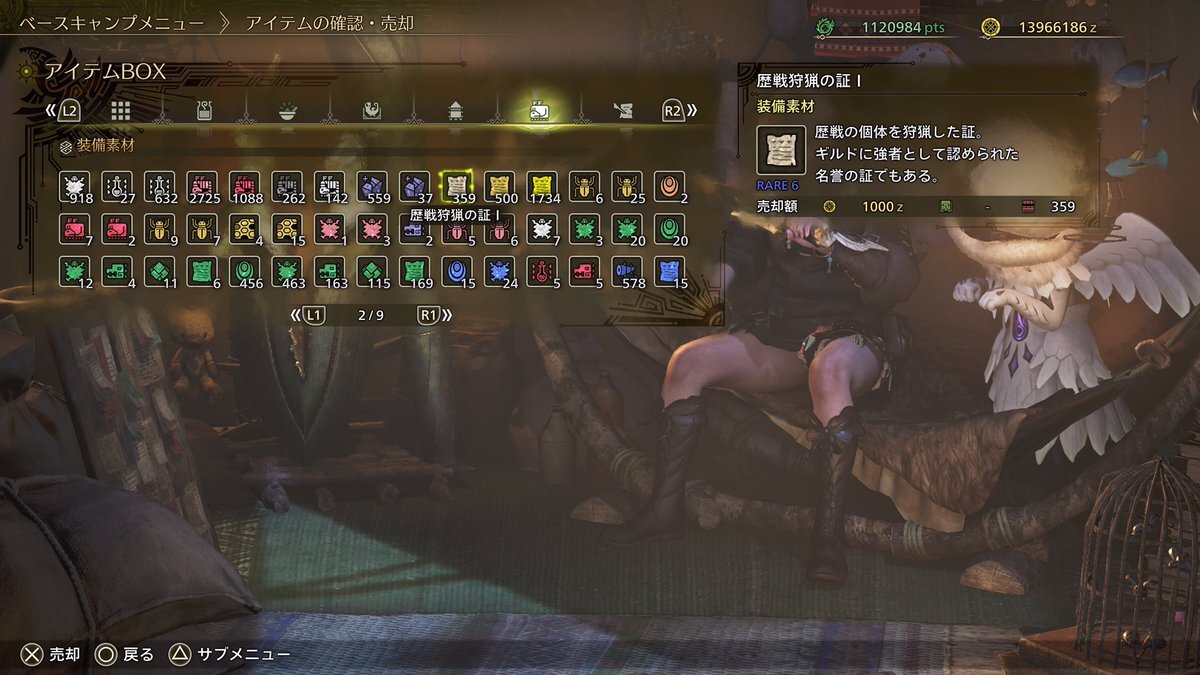Pick the pink item stack of 2725

coord(202,186)
